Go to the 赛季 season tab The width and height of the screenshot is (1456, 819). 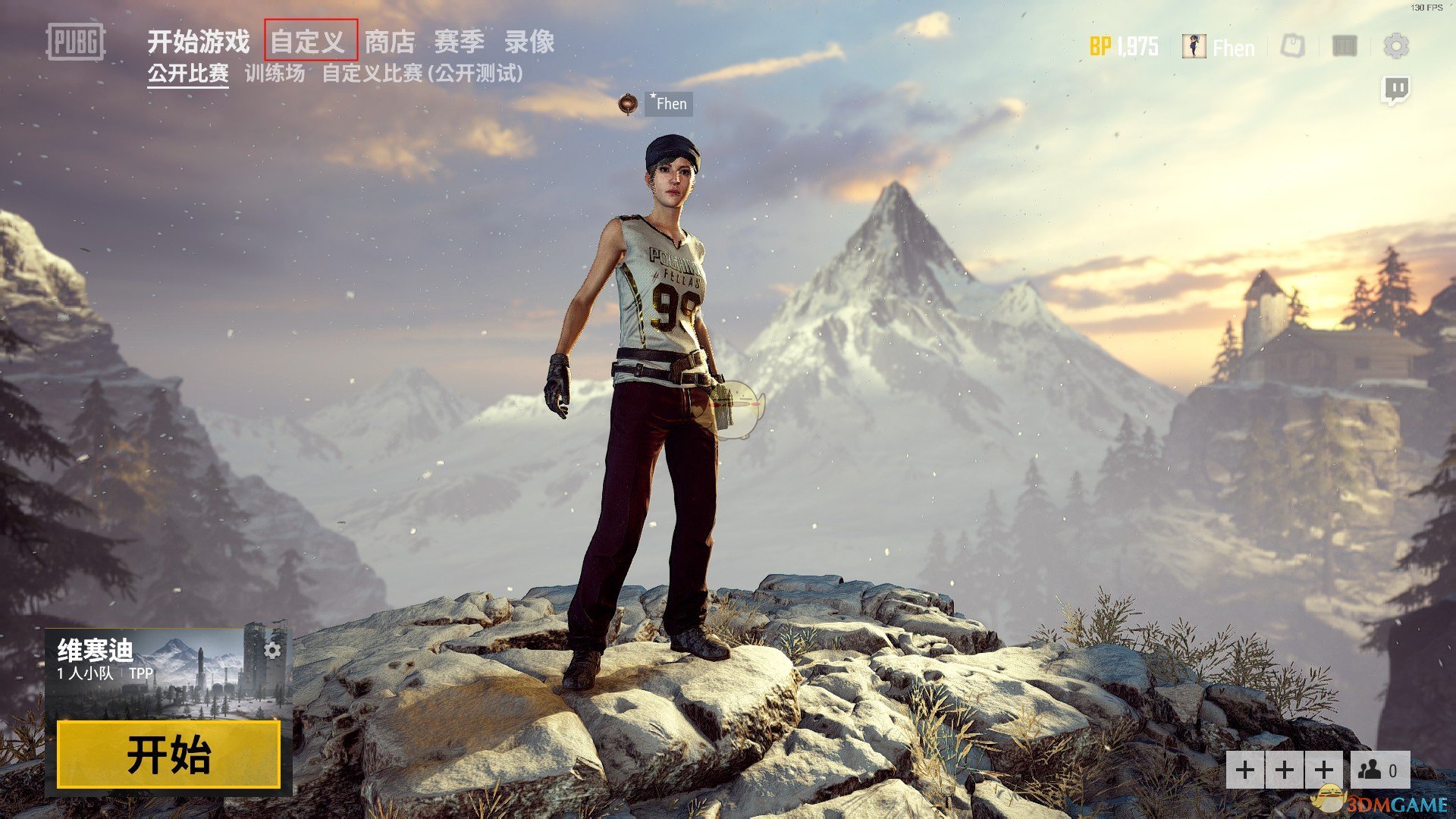(459, 42)
